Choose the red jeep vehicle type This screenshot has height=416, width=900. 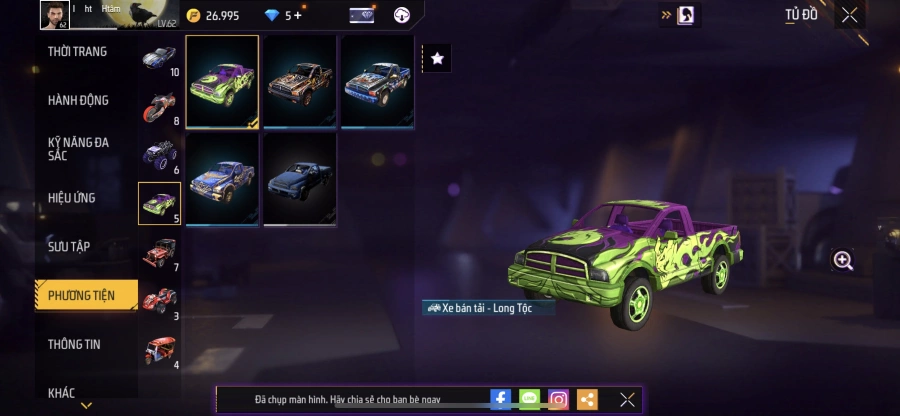(x=159, y=252)
